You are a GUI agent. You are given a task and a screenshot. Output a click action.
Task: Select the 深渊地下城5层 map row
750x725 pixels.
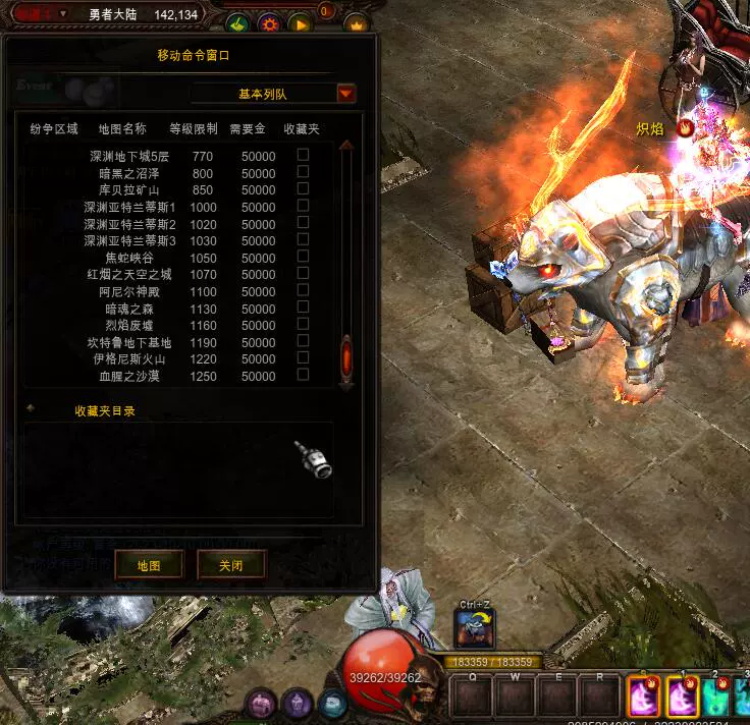[x=129, y=156]
